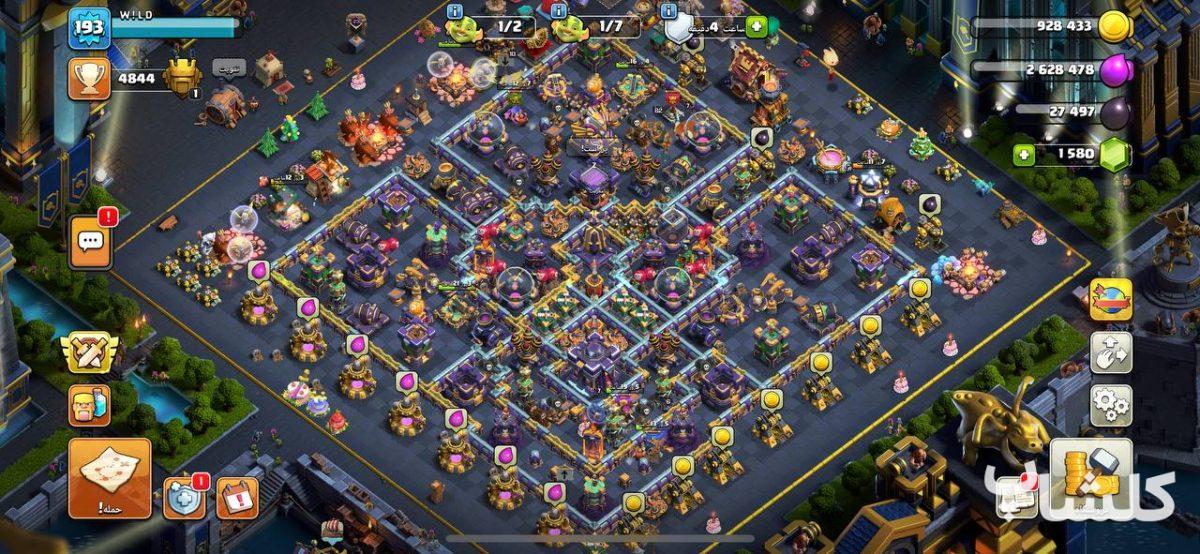
Task: Open the Attack map button
Action: pyautogui.click(x=109, y=478)
